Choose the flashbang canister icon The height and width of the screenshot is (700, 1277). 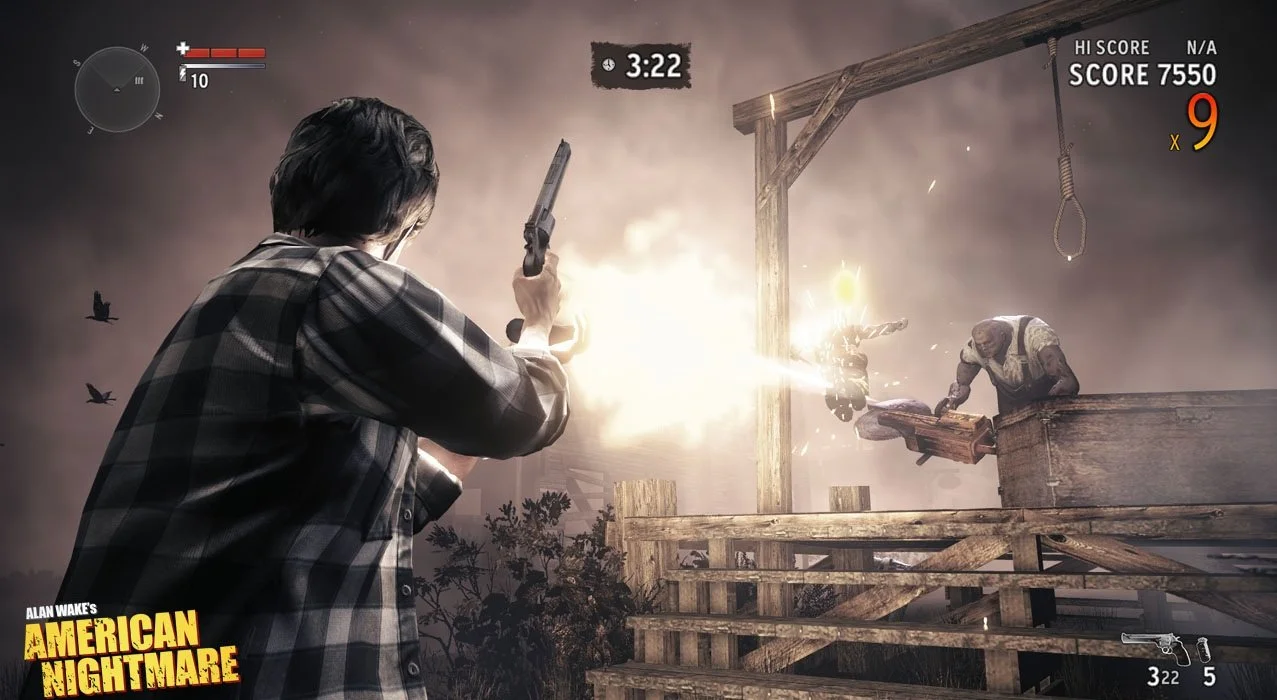click(1205, 648)
